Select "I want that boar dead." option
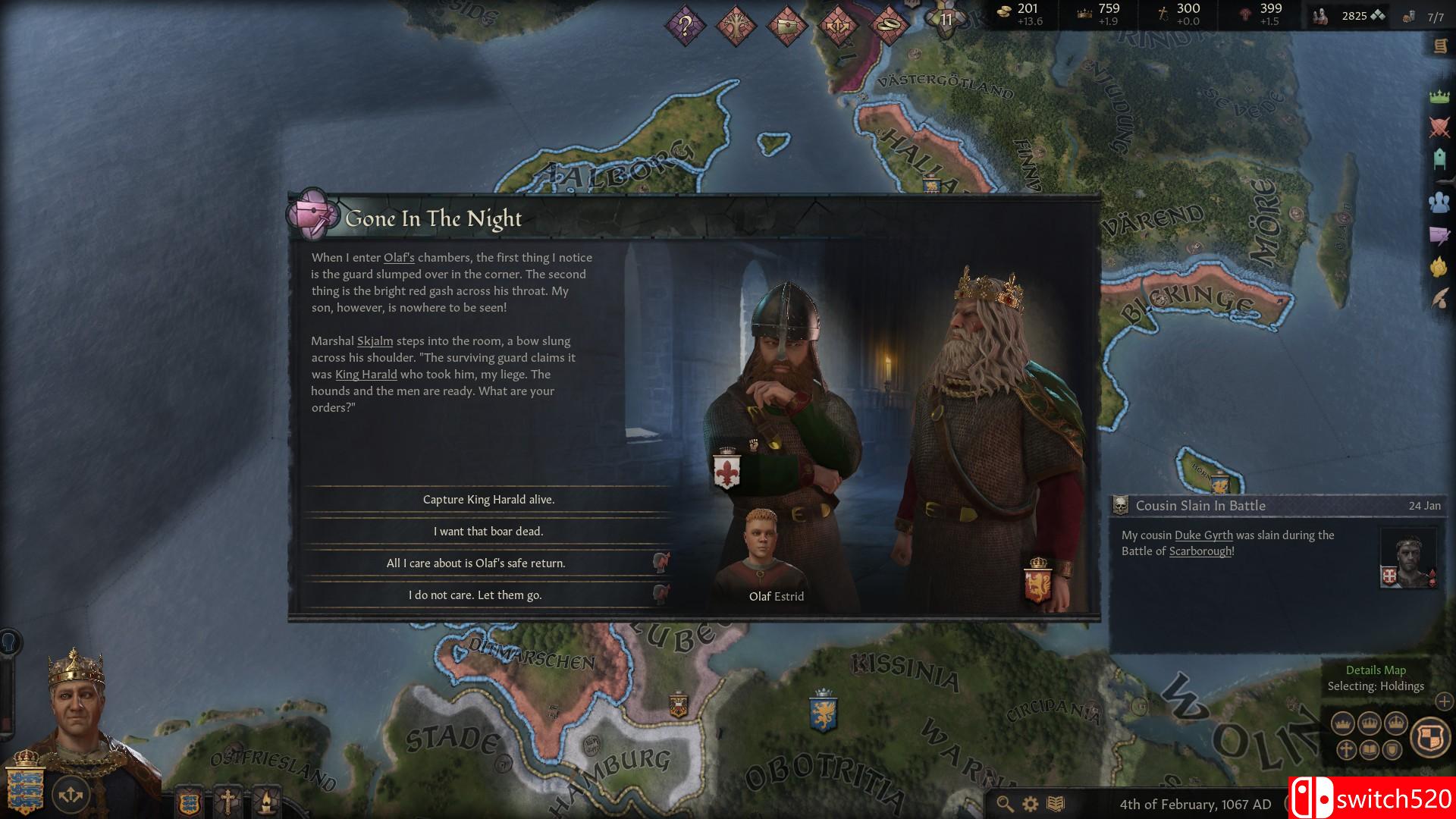 pyautogui.click(x=488, y=532)
